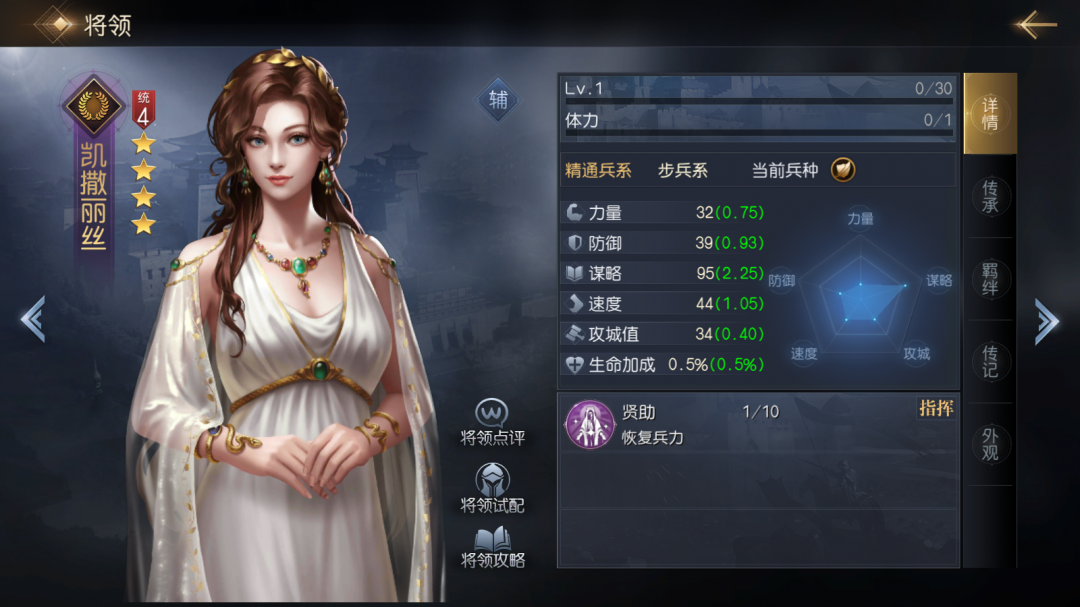Open the 传承 inheritance tab

990,197
